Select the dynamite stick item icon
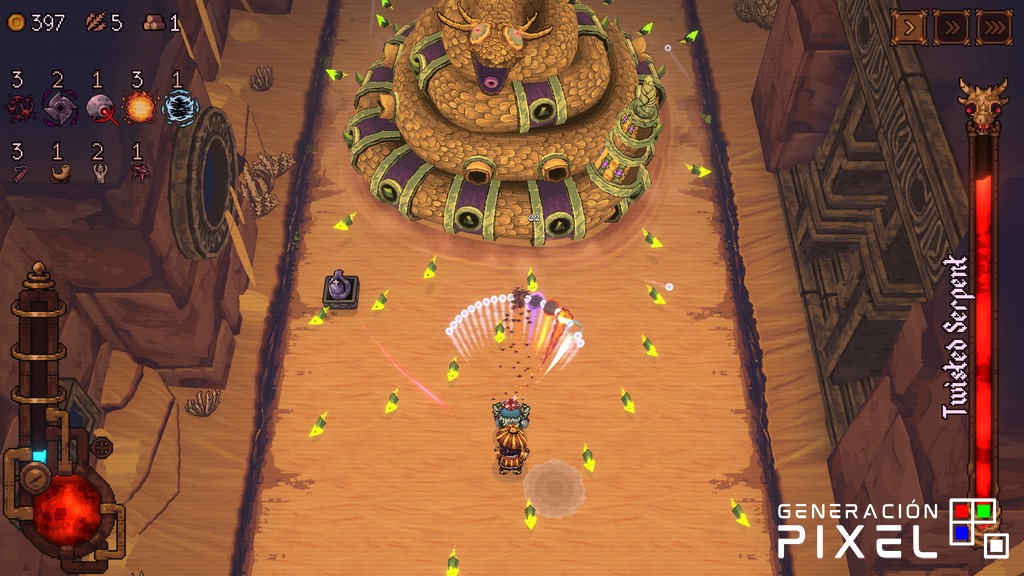The width and height of the screenshot is (1024, 576). [x=18, y=173]
